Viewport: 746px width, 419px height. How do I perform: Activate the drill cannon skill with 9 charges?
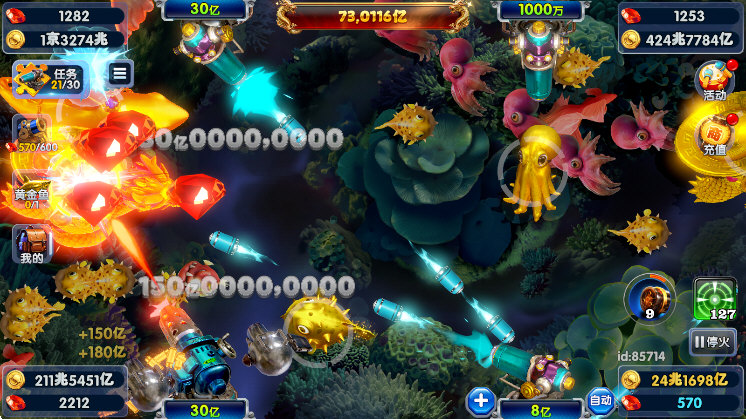646,299
